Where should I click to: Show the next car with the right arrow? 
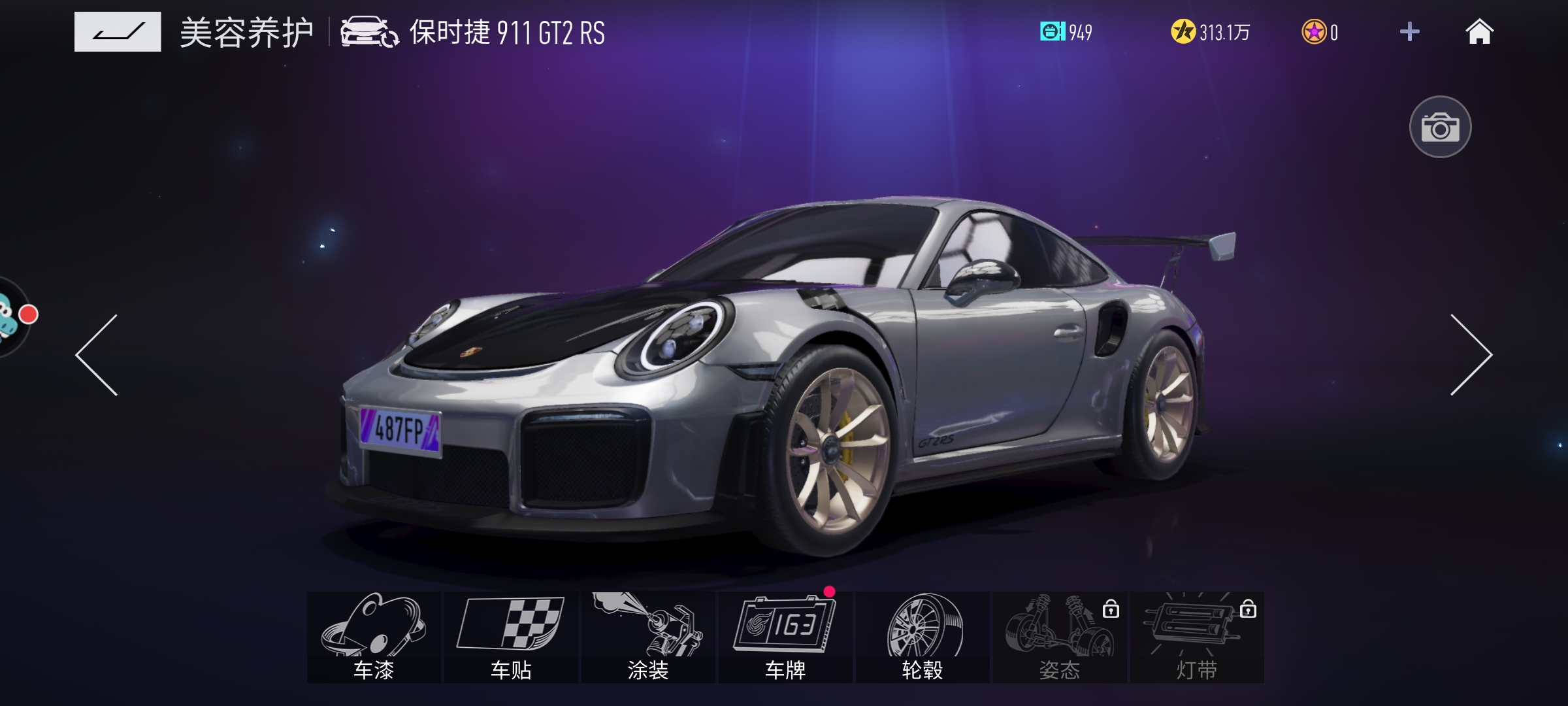point(1471,355)
